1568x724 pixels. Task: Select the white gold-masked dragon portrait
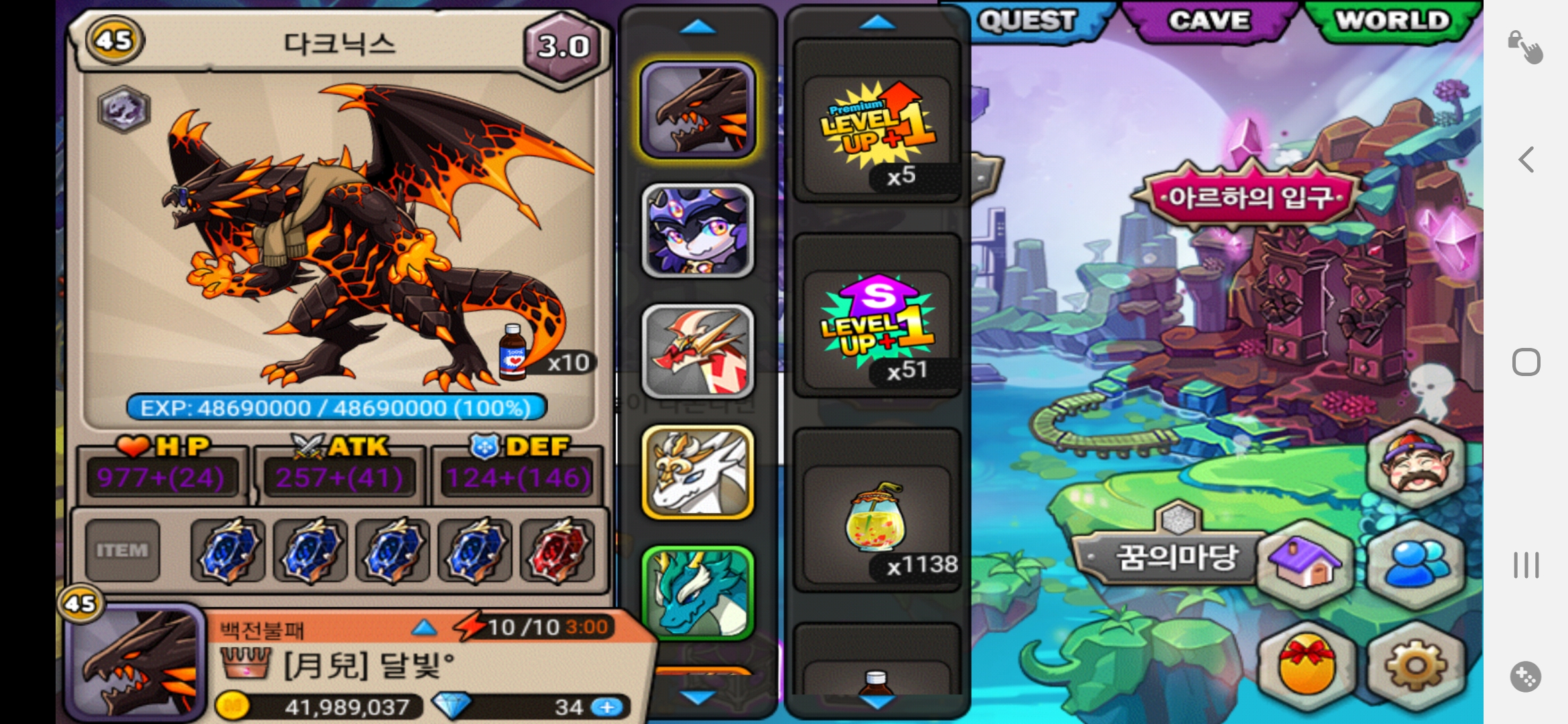[x=698, y=473]
